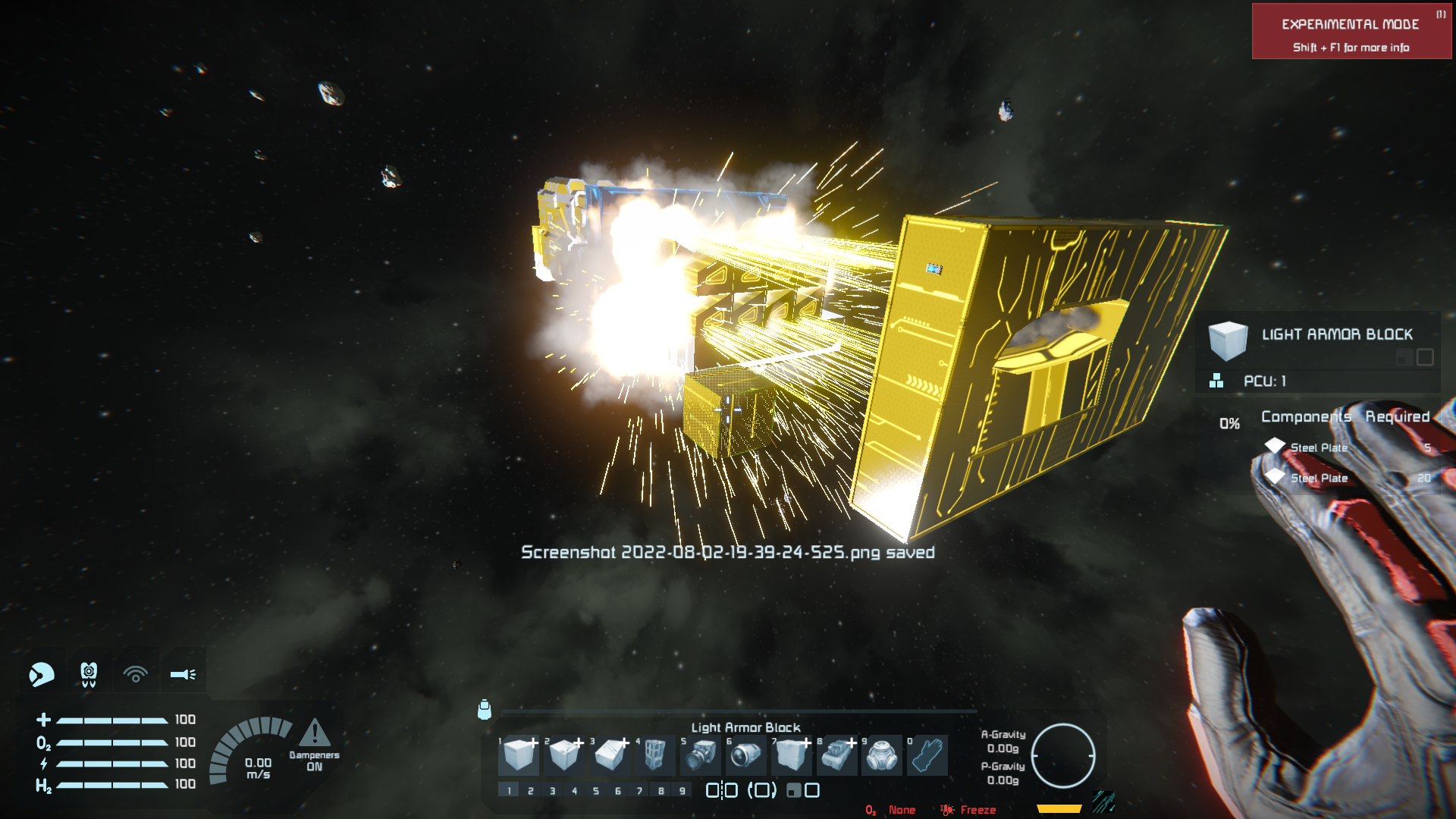Switch to toolbar page 2
This screenshot has height=819, width=1456.
coord(531,791)
